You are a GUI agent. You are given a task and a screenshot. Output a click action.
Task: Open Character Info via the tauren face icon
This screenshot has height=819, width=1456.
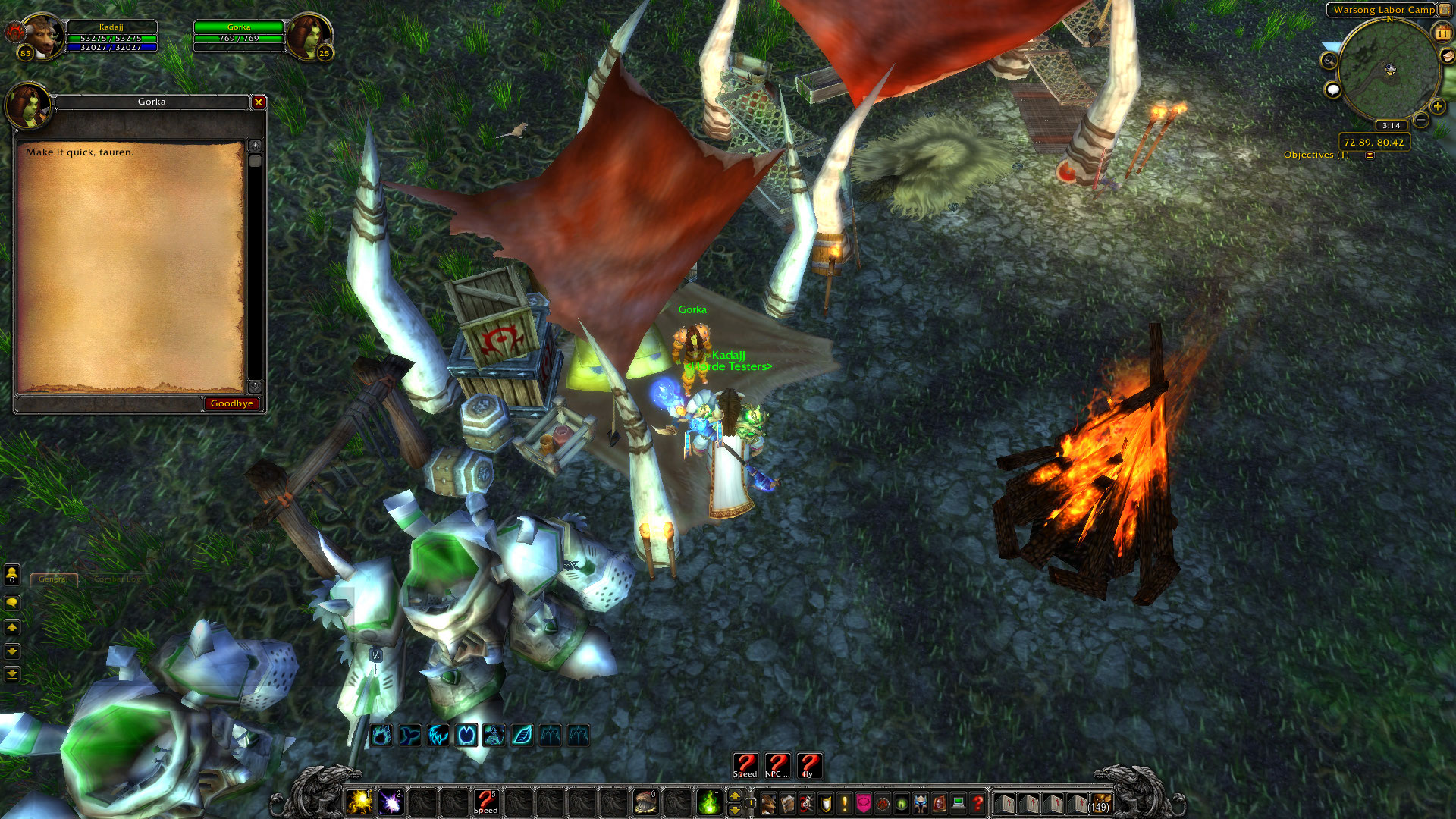(769, 802)
